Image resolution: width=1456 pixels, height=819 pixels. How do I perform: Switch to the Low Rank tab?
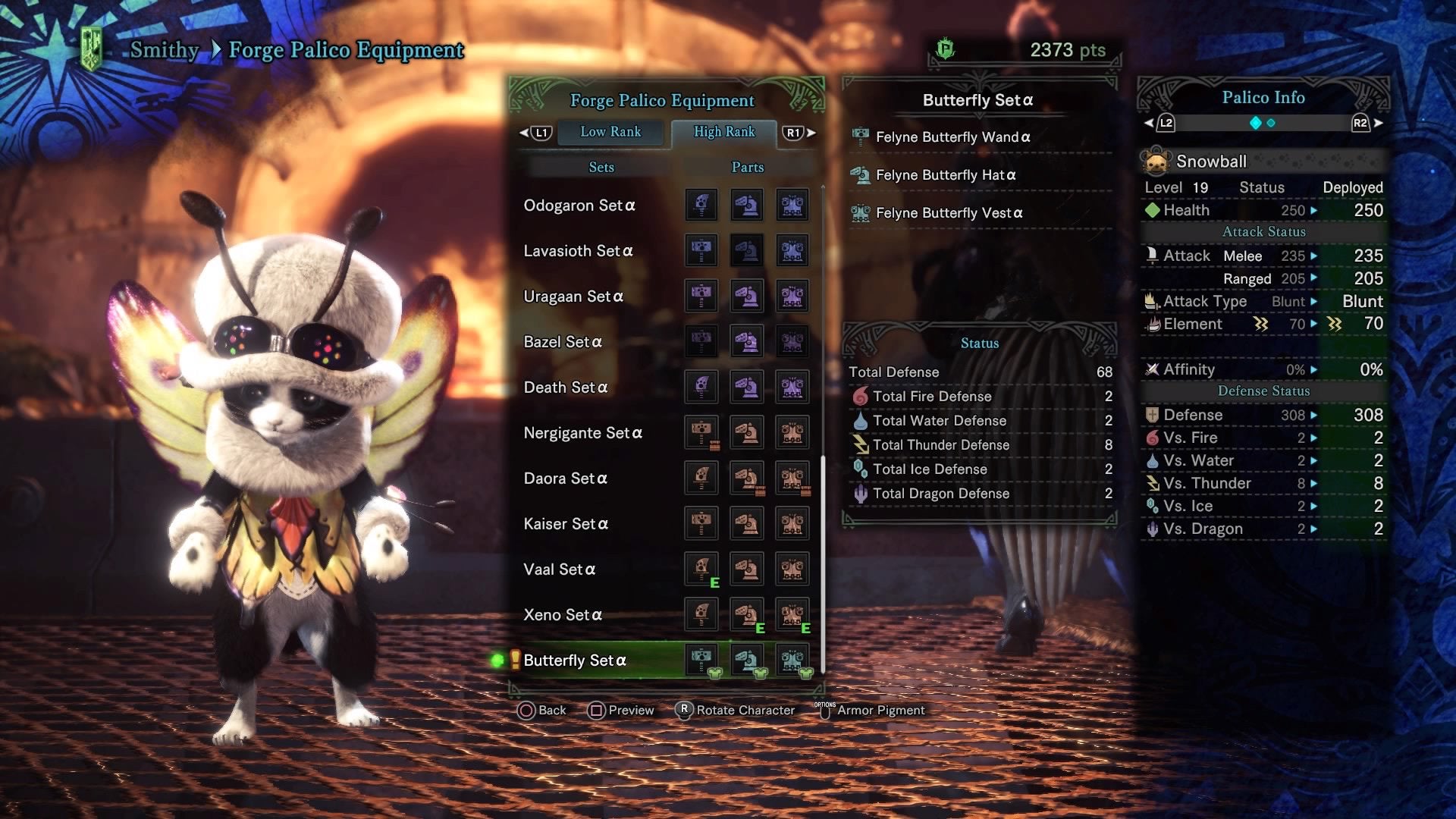click(x=610, y=132)
